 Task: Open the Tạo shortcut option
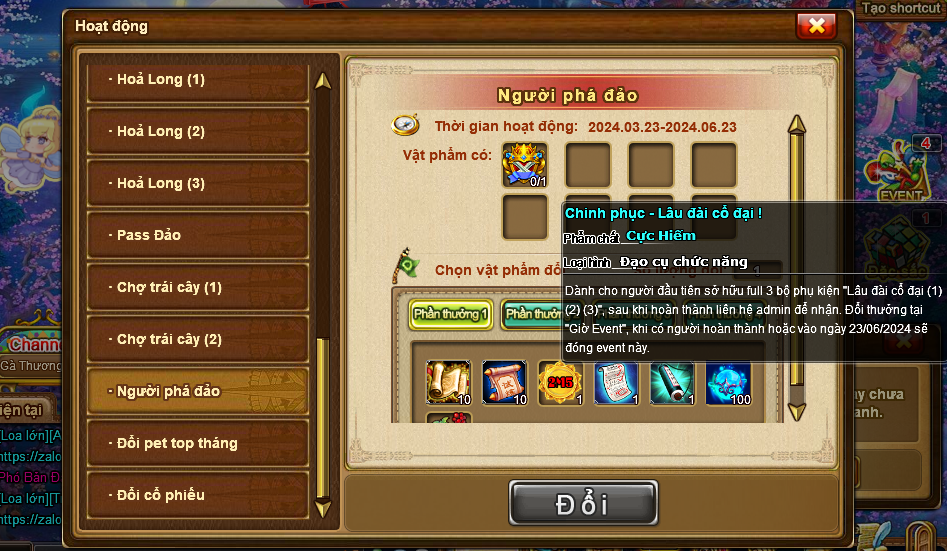(x=901, y=8)
